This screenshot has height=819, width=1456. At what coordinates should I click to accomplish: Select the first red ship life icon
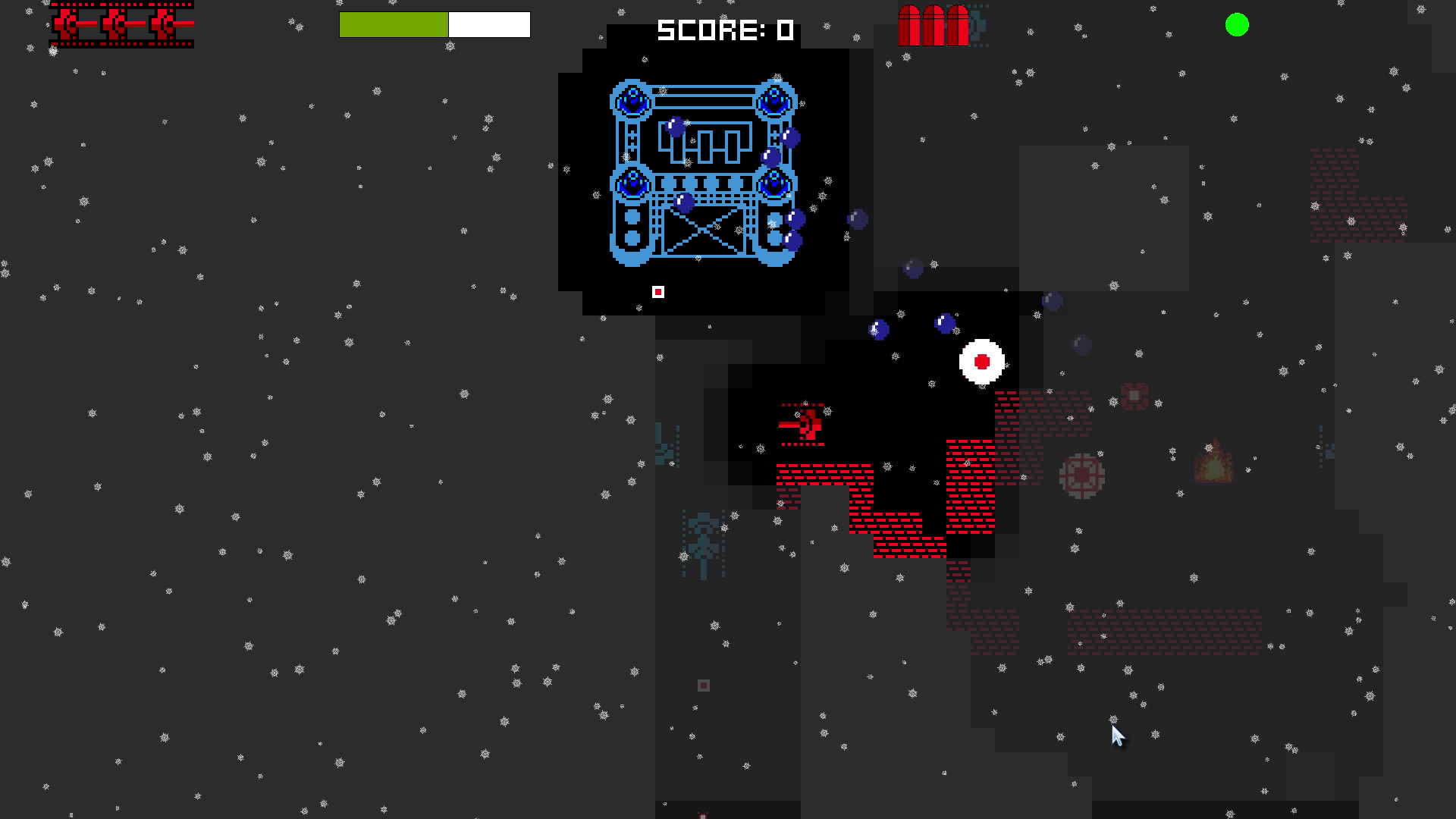pyautogui.click(x=68, y=24)
